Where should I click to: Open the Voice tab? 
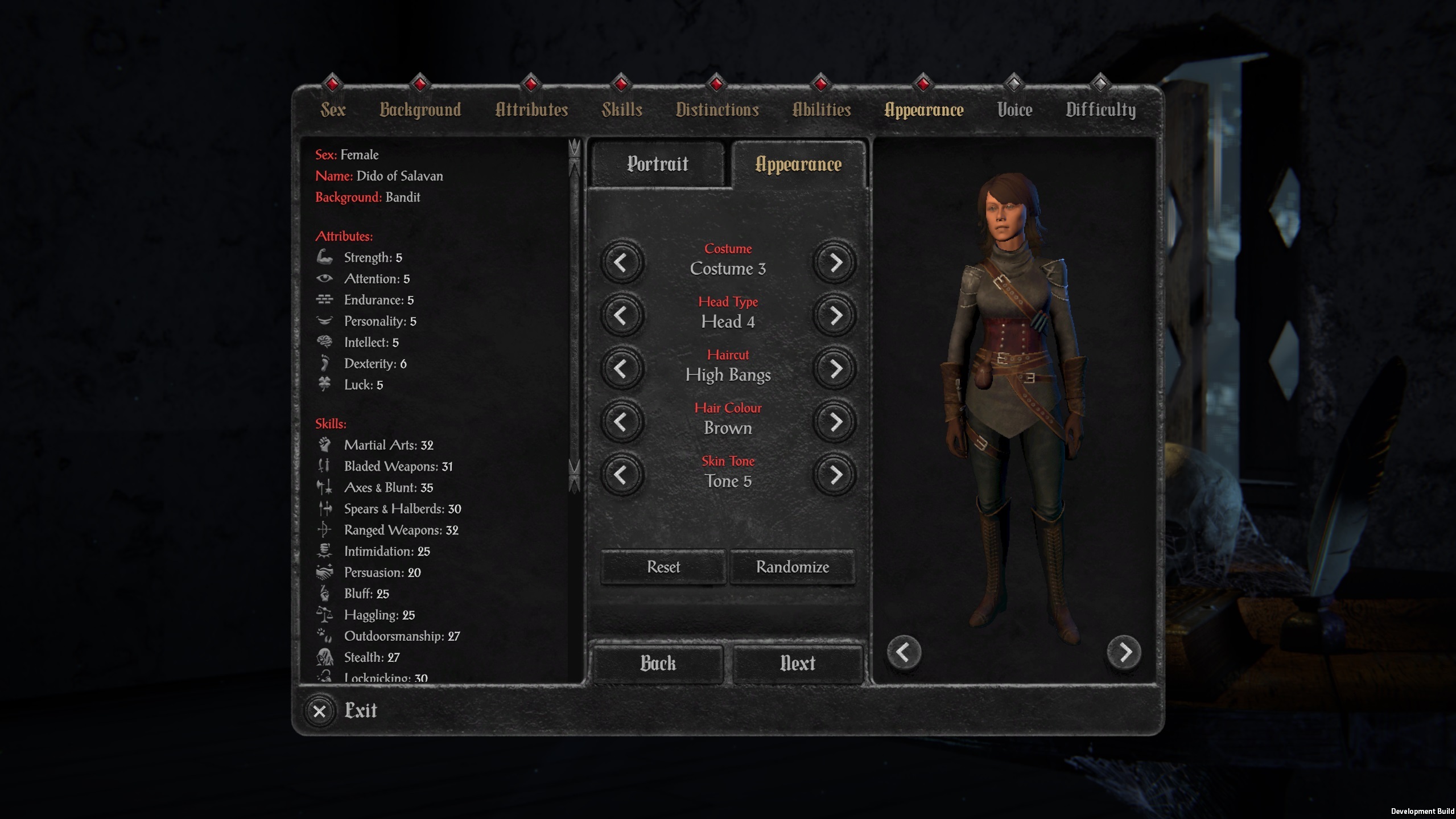pyautogui.click(x=1014, y=110)
